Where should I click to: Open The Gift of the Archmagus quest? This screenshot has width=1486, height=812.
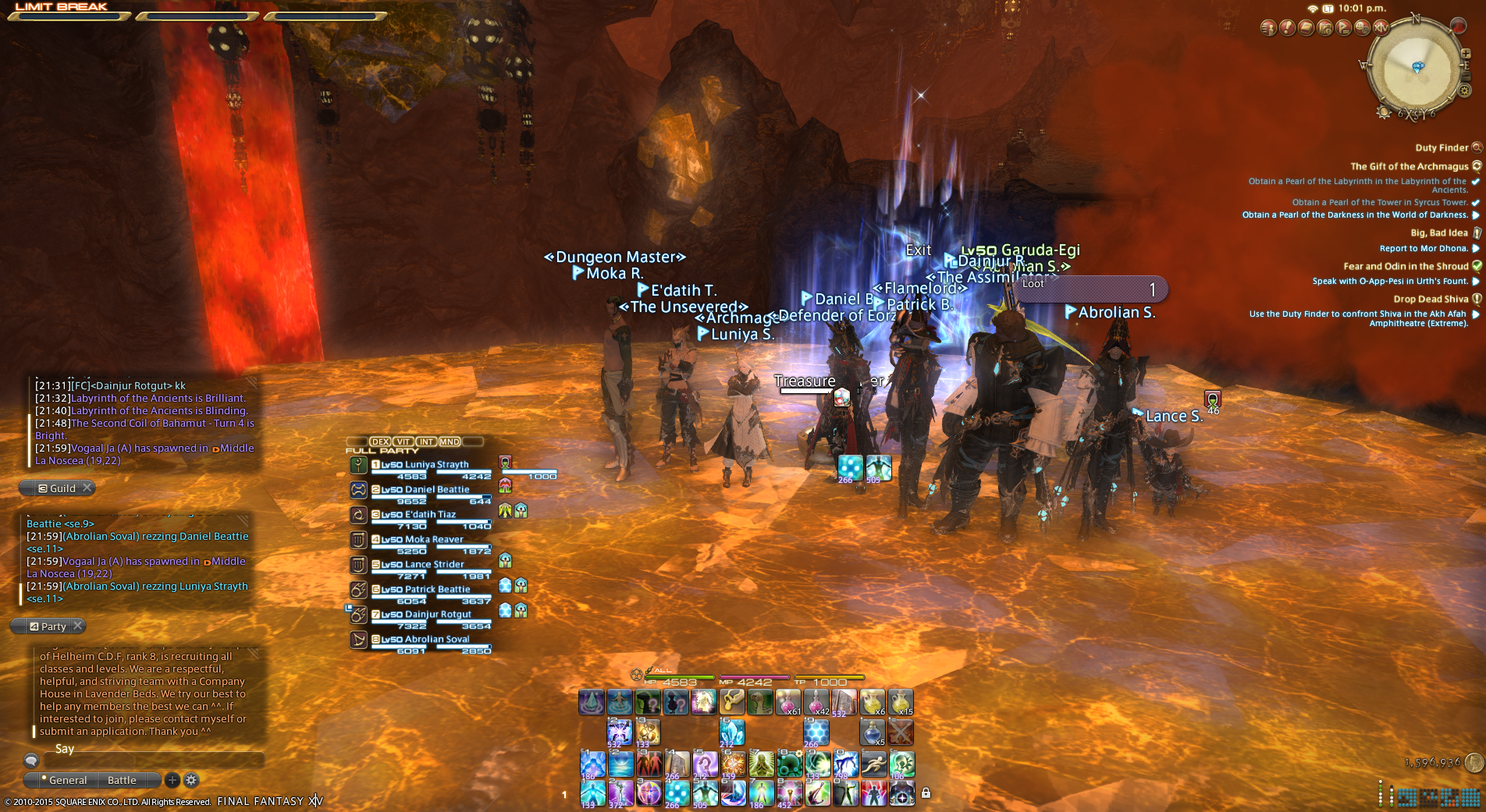coord(1409,166)
